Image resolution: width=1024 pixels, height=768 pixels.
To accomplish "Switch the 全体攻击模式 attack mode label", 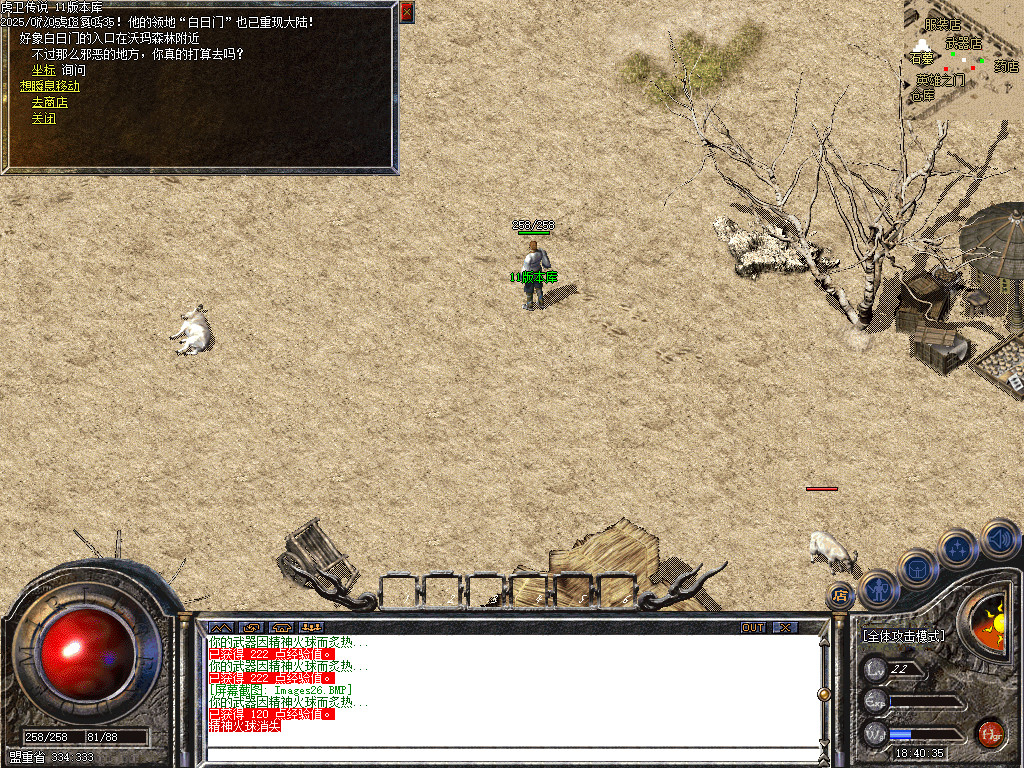I will pos(903,636).
